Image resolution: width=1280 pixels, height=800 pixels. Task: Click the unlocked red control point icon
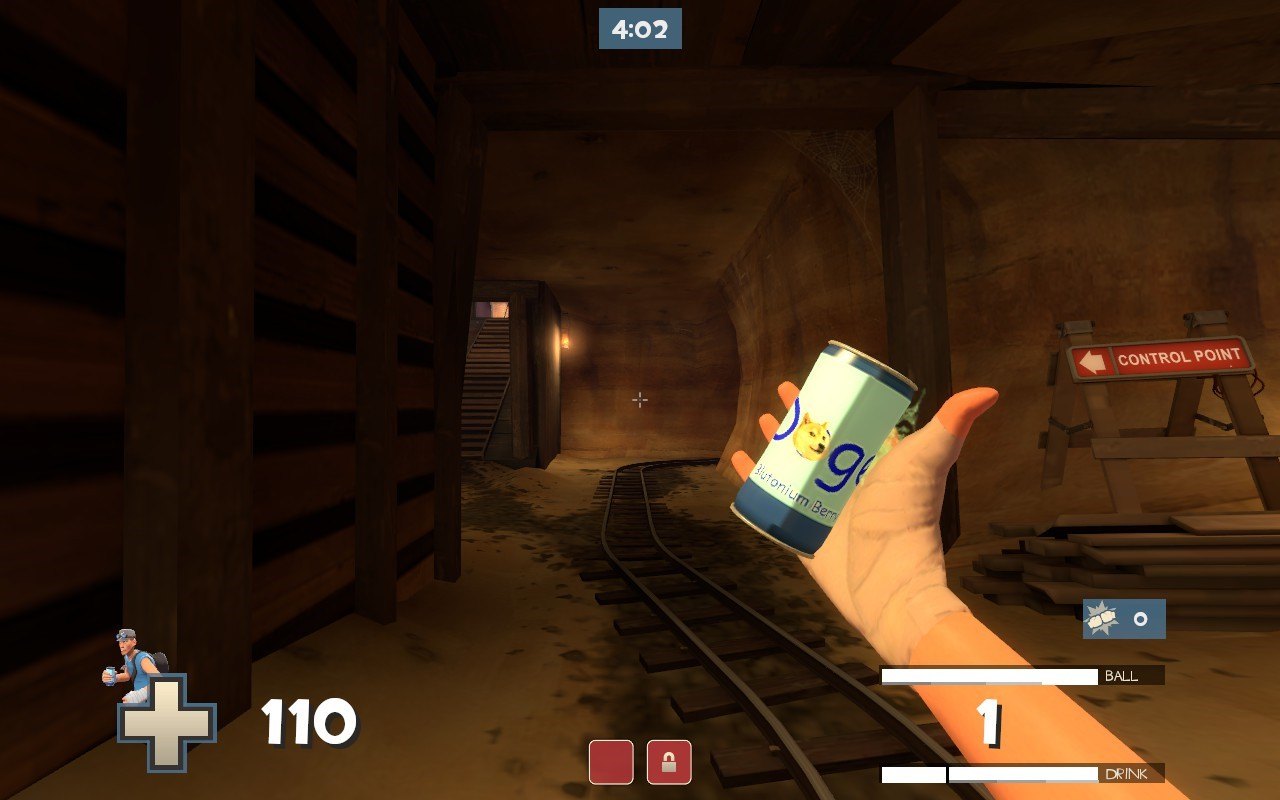point(611,762)
